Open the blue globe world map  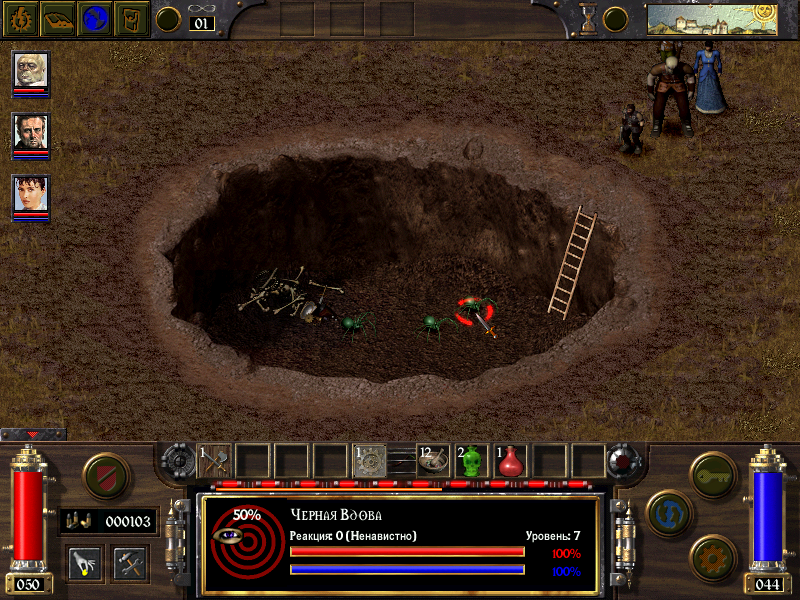pyautogui.click(x=96, y=18)
